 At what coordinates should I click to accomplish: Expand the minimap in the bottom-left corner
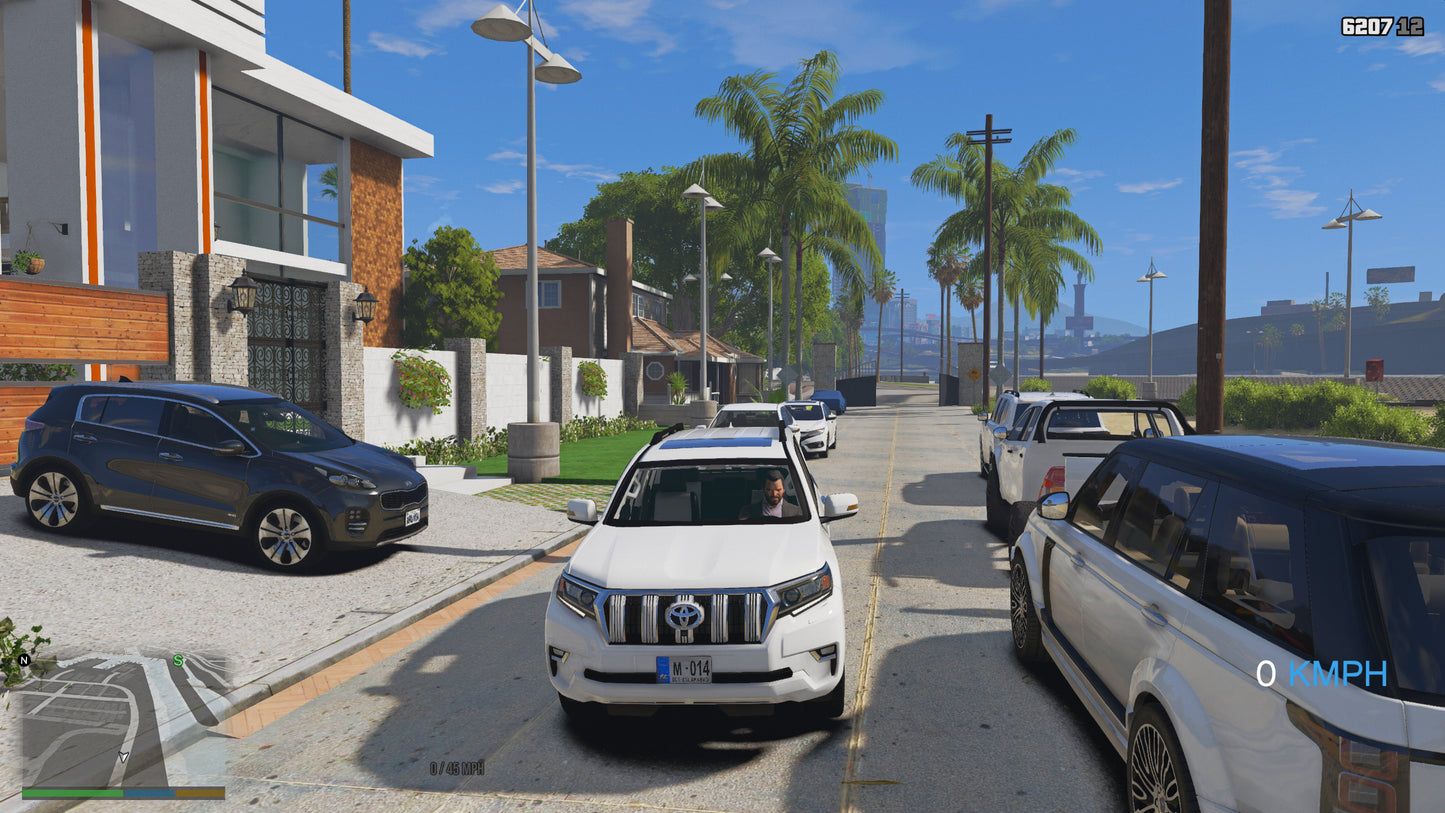tap(110, 720)
